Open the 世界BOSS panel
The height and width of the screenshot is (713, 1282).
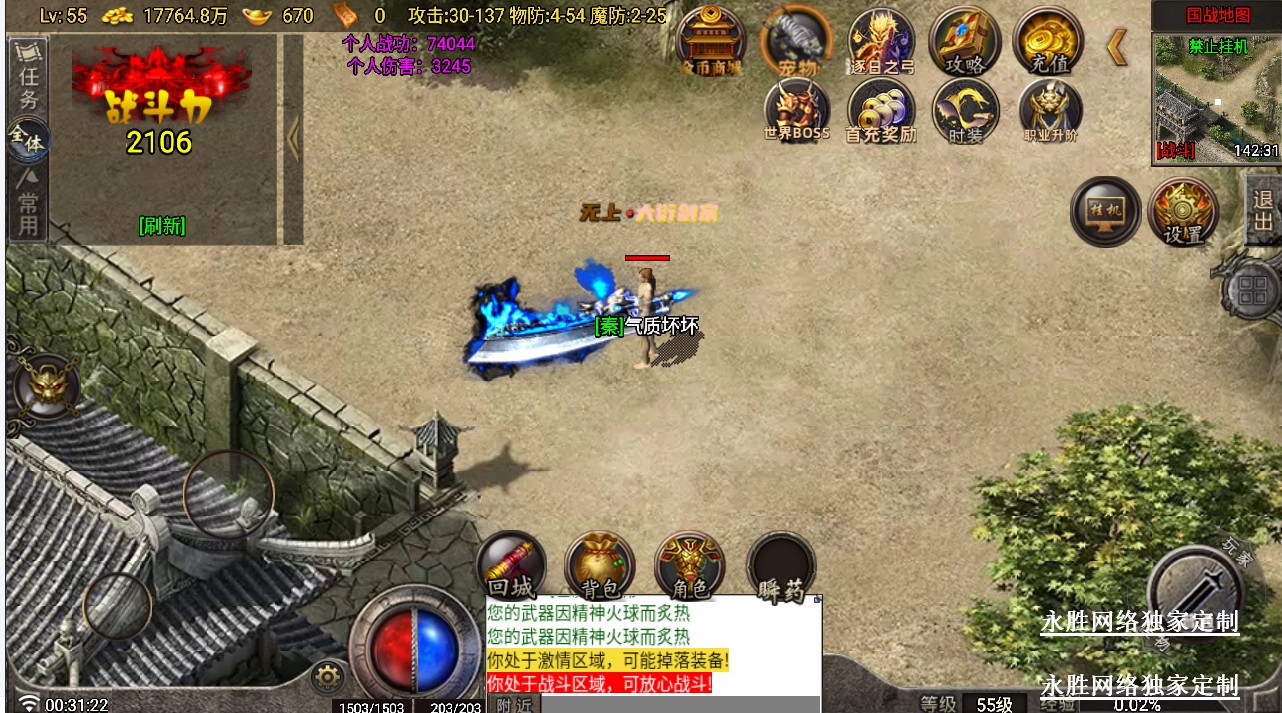[797, 111]
